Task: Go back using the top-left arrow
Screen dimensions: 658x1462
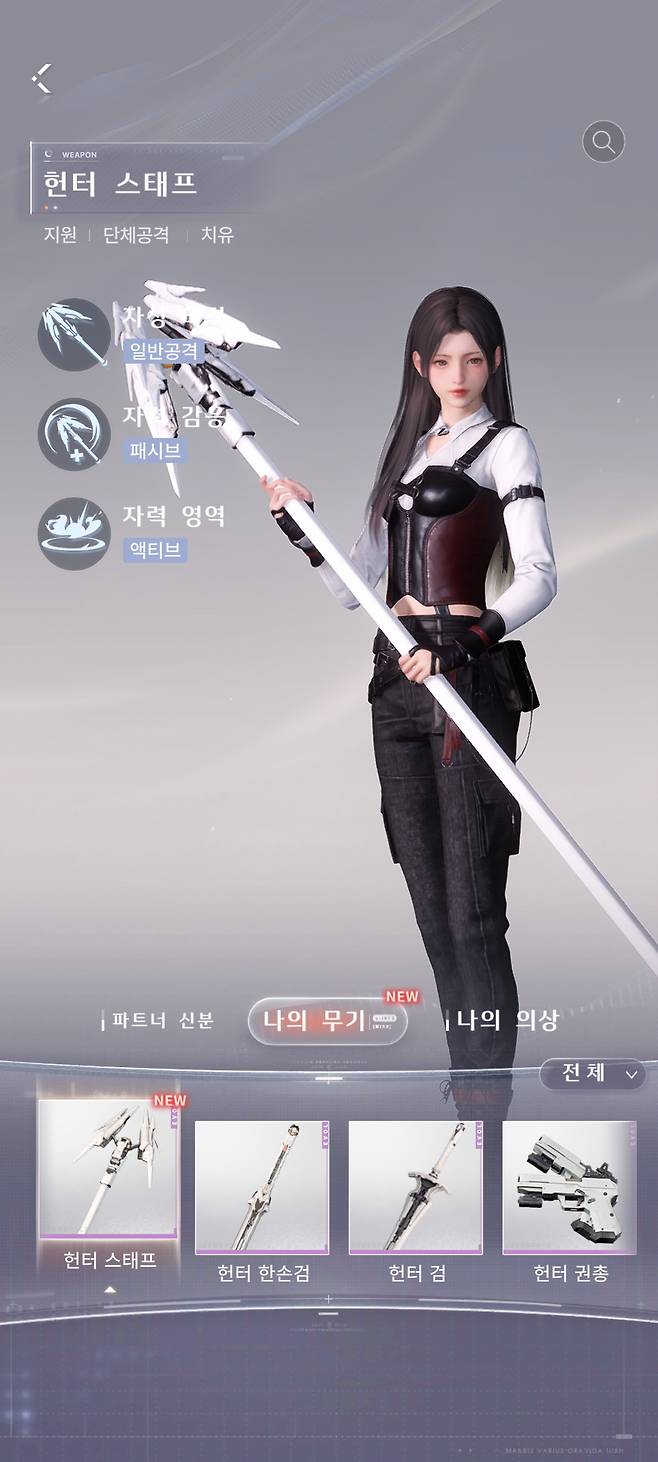Action: tap(41, 78)
